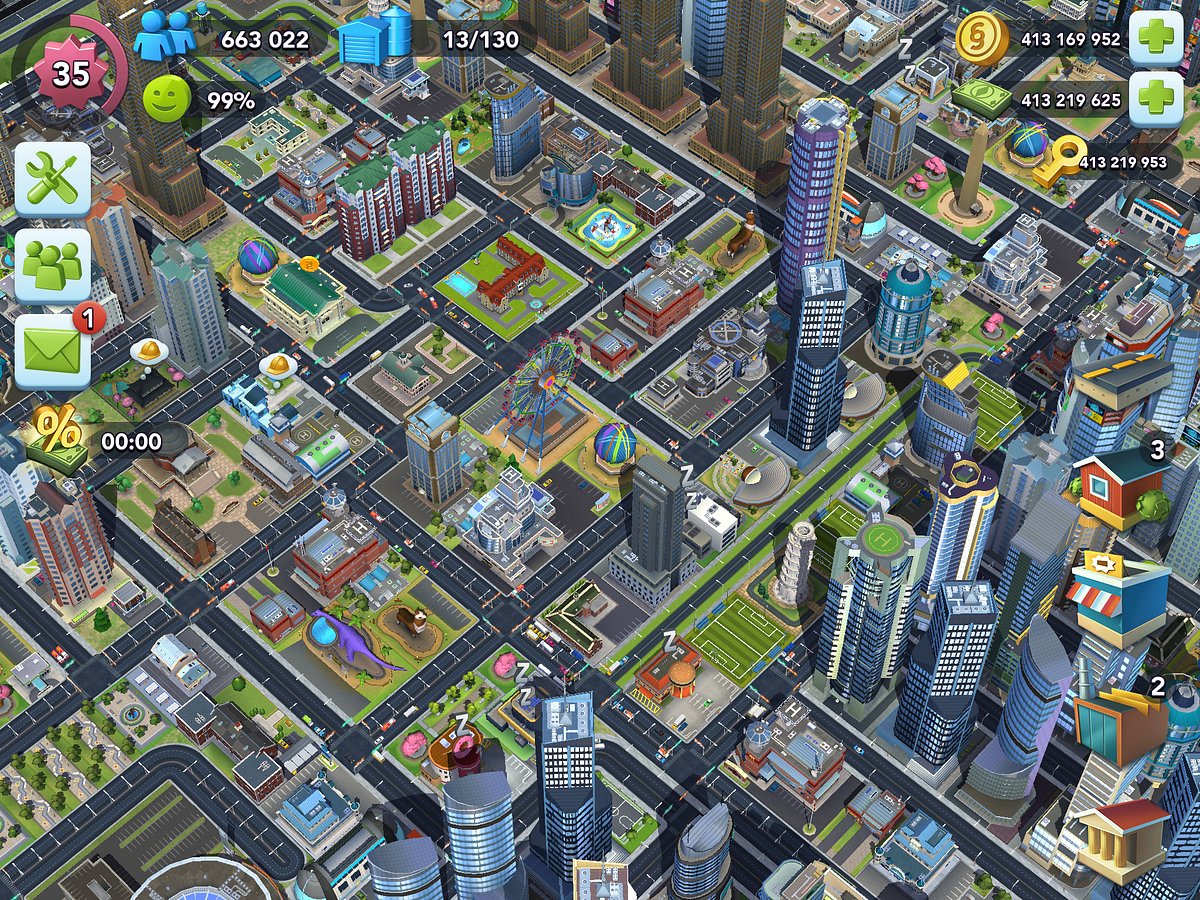Check the green happiness smiley face
This screenshot has width=1200, height=900.
click(x=166, y=100)
